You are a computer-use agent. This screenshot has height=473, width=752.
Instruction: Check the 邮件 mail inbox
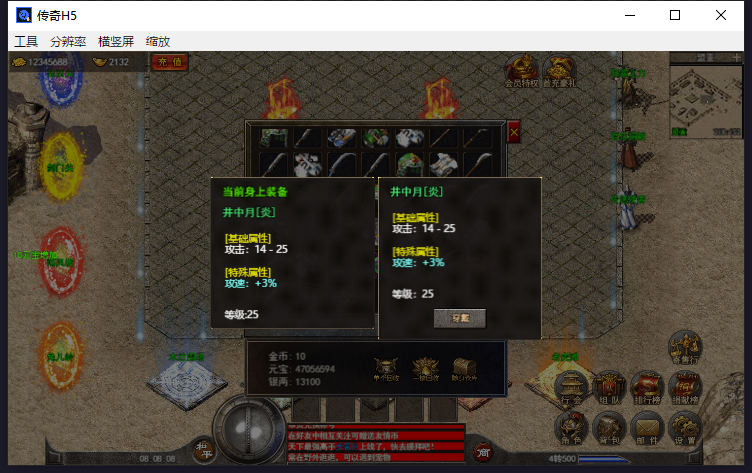point(647,428)
